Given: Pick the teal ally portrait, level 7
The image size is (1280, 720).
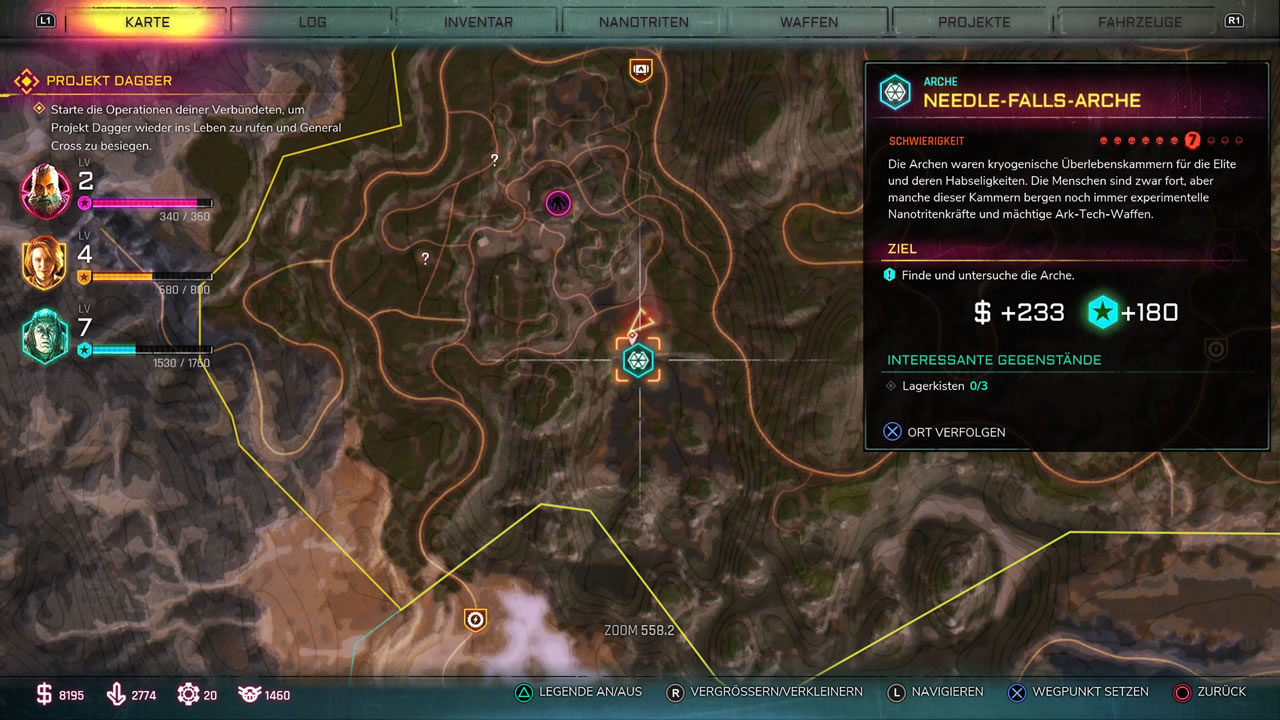Looking at the screenshot, I should pyautogui.click(x=46, y=336).
